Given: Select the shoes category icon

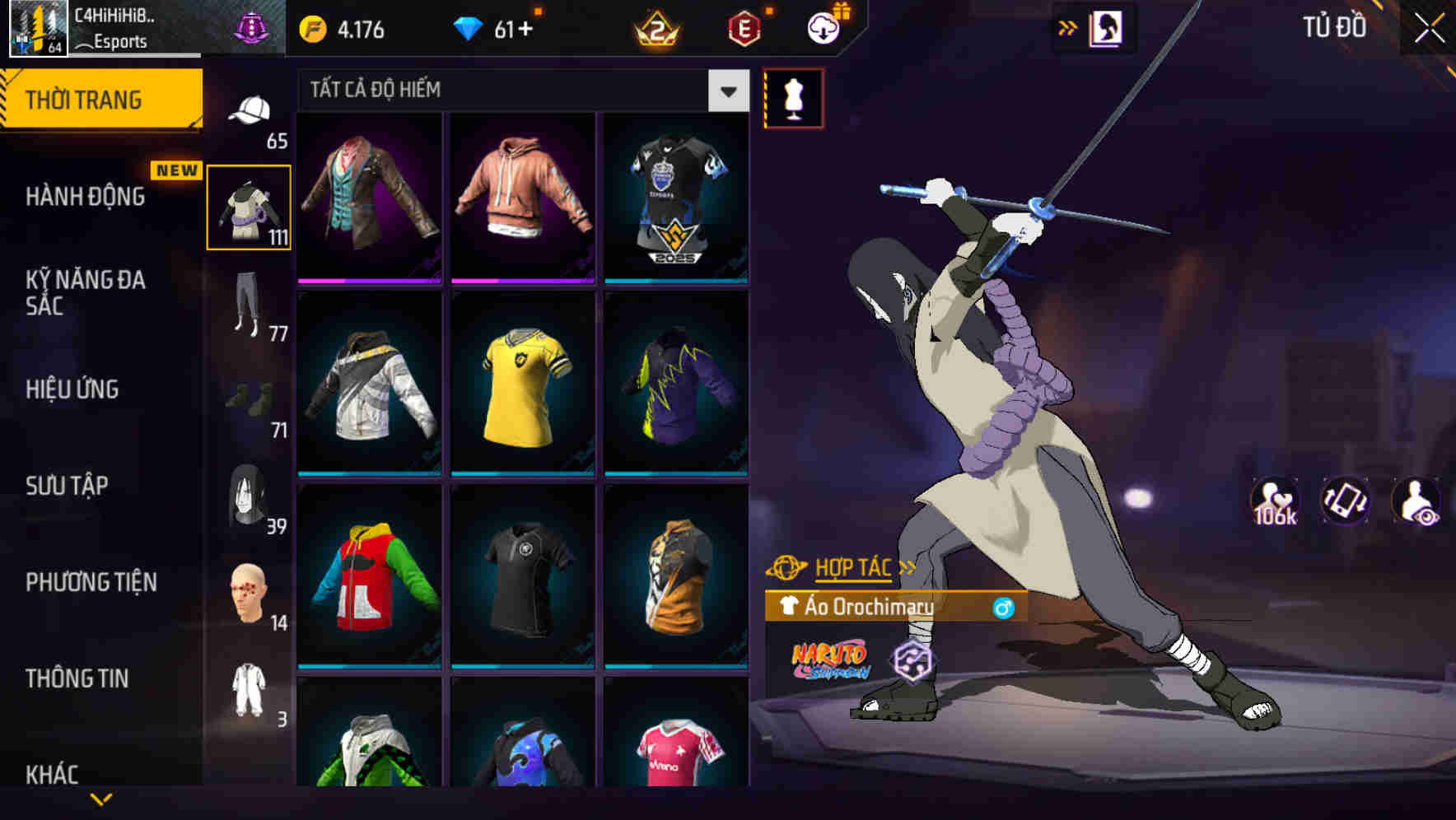Looking at the screenshot, I should 251,401.
